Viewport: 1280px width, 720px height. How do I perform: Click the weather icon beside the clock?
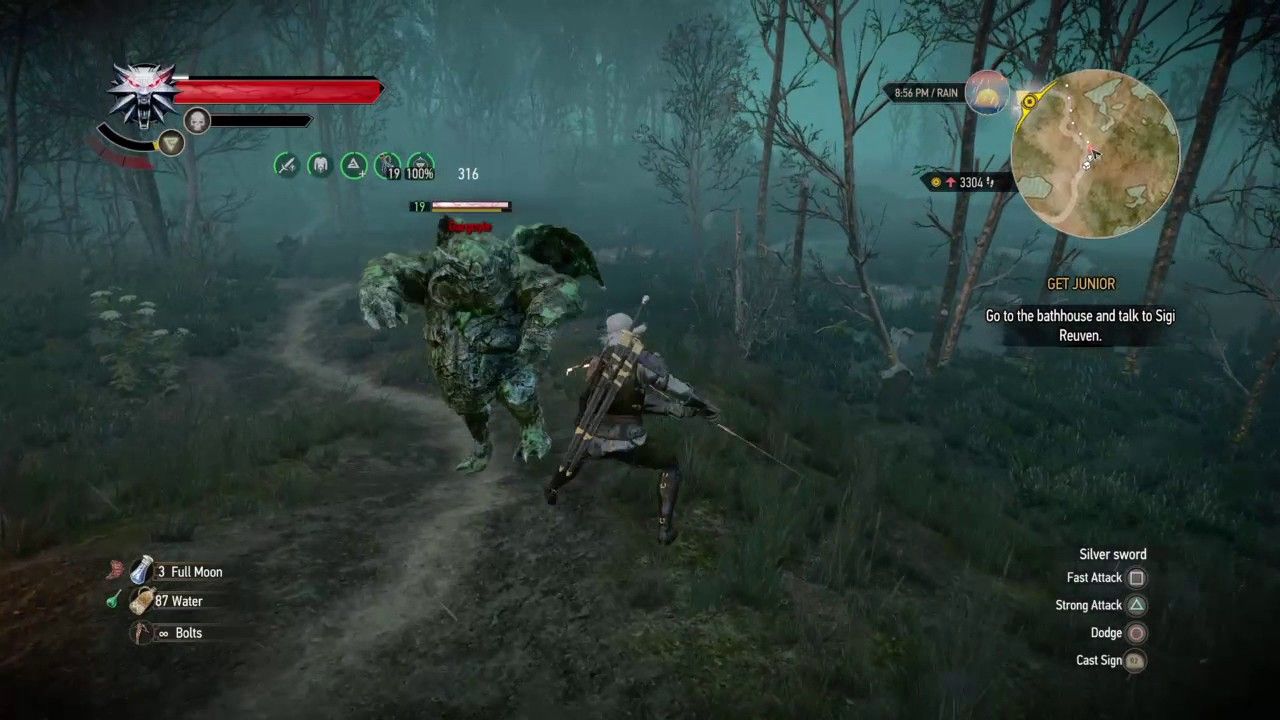988,93
